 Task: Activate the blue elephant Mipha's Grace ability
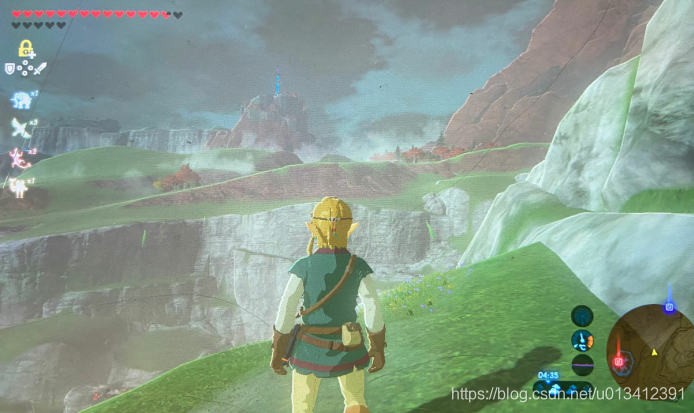coord(21,99)
